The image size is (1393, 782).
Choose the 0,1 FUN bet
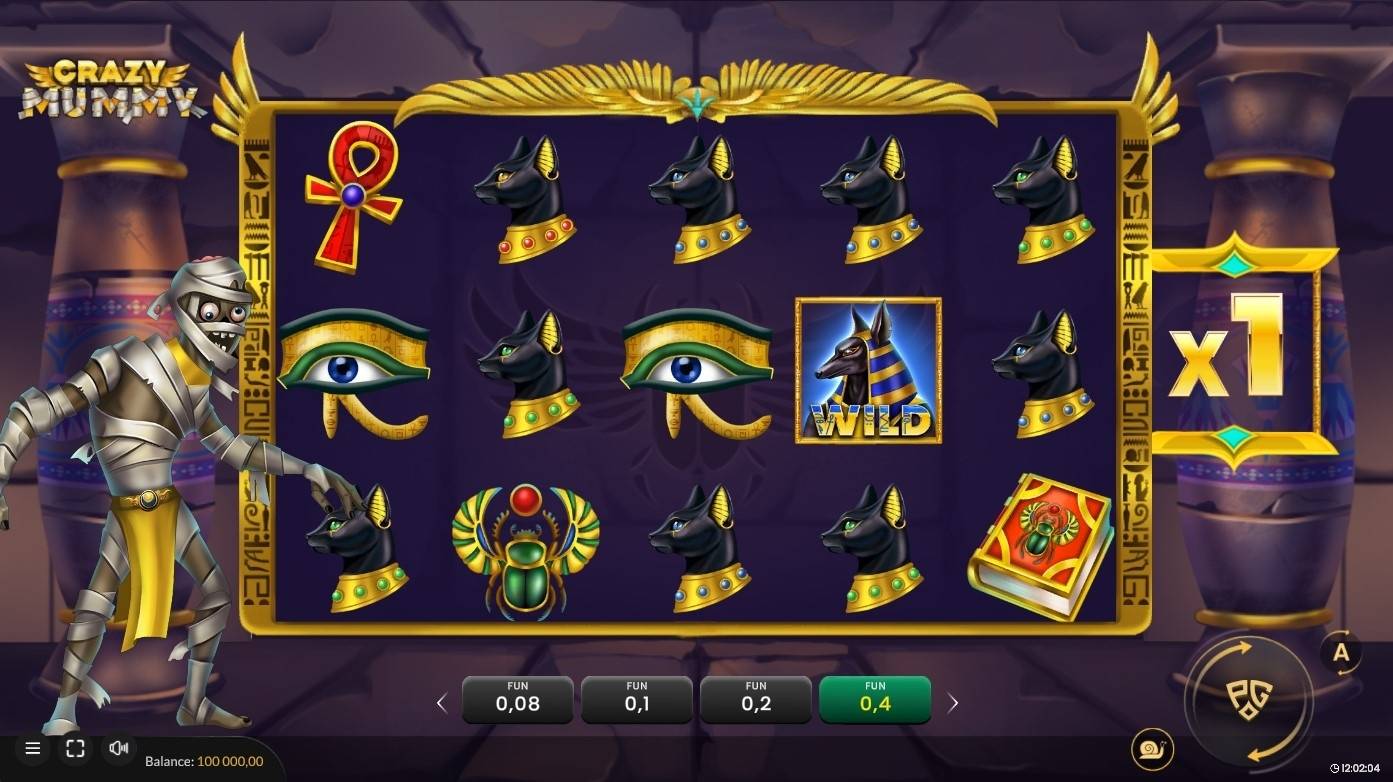[x=636, y=699]
